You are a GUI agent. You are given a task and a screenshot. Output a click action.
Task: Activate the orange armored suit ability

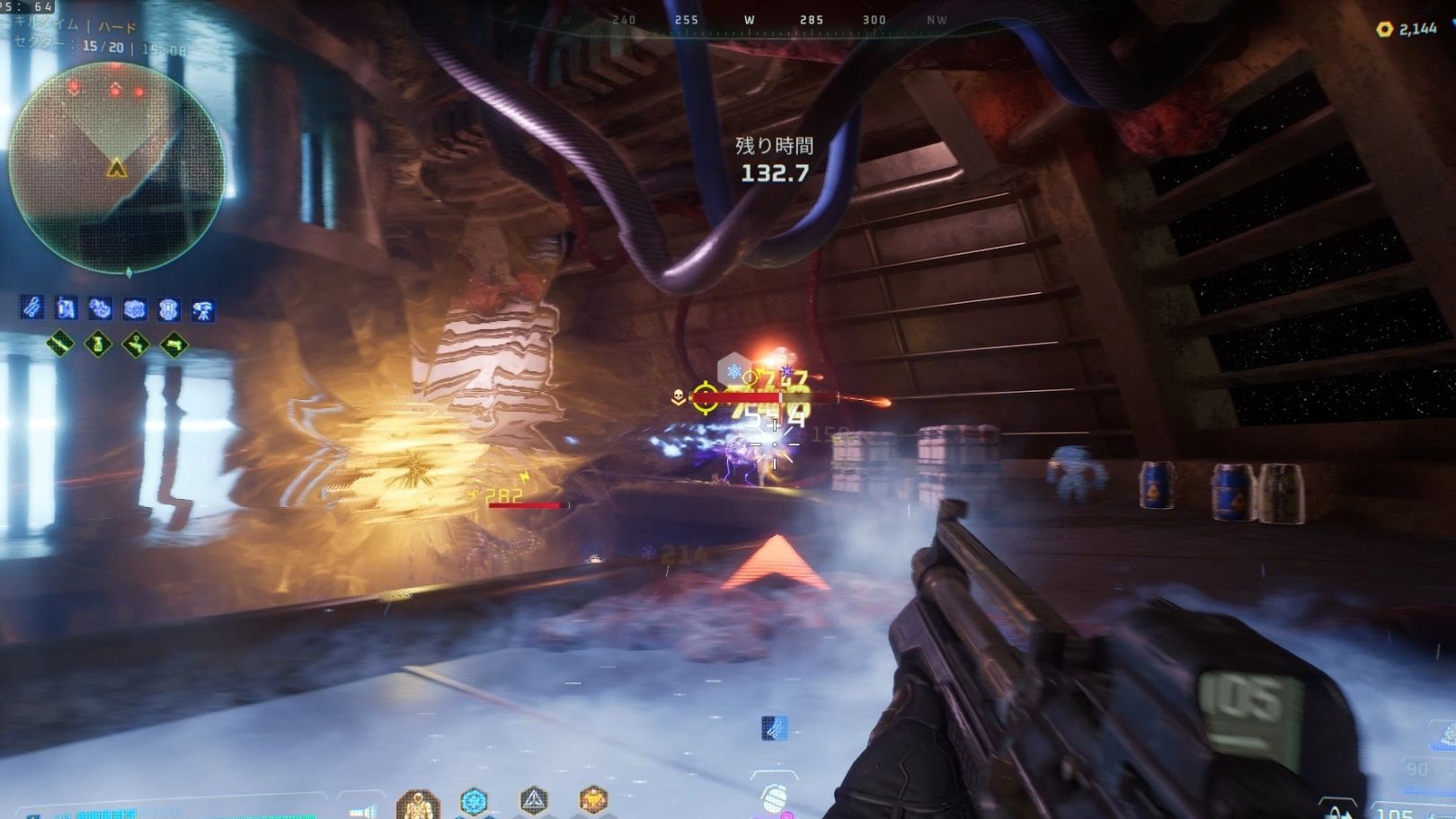[x=418, y=803]
